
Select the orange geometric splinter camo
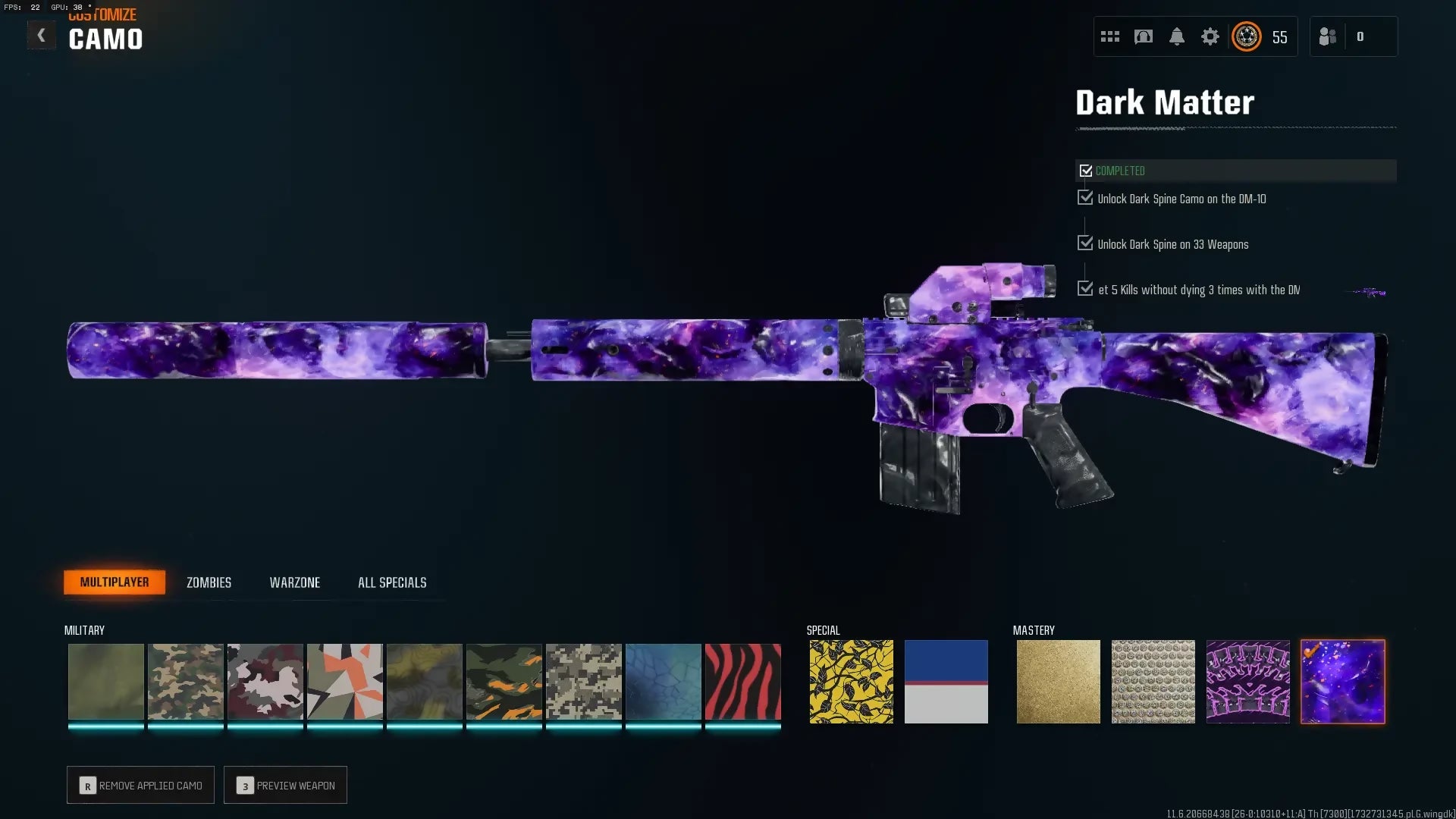coord(344,682)
